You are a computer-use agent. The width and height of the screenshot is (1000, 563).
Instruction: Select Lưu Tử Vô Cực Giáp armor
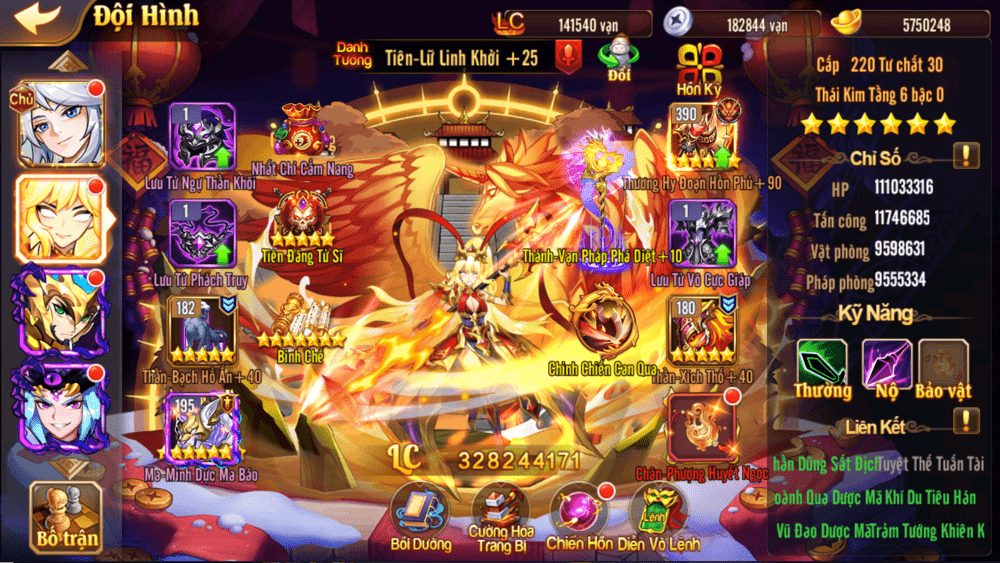tap(701, 234)
